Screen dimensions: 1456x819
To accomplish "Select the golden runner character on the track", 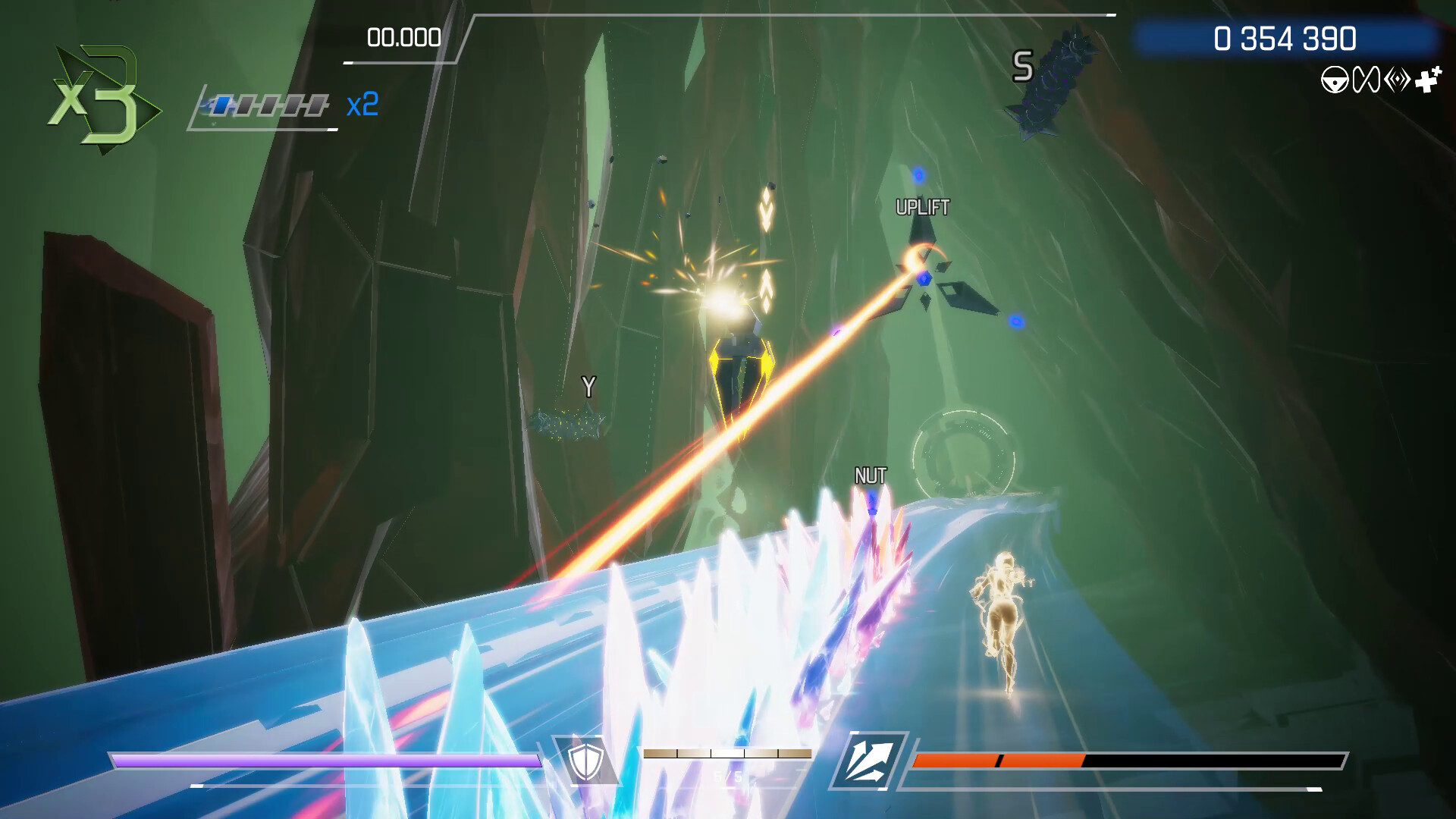I will 1001,614.
